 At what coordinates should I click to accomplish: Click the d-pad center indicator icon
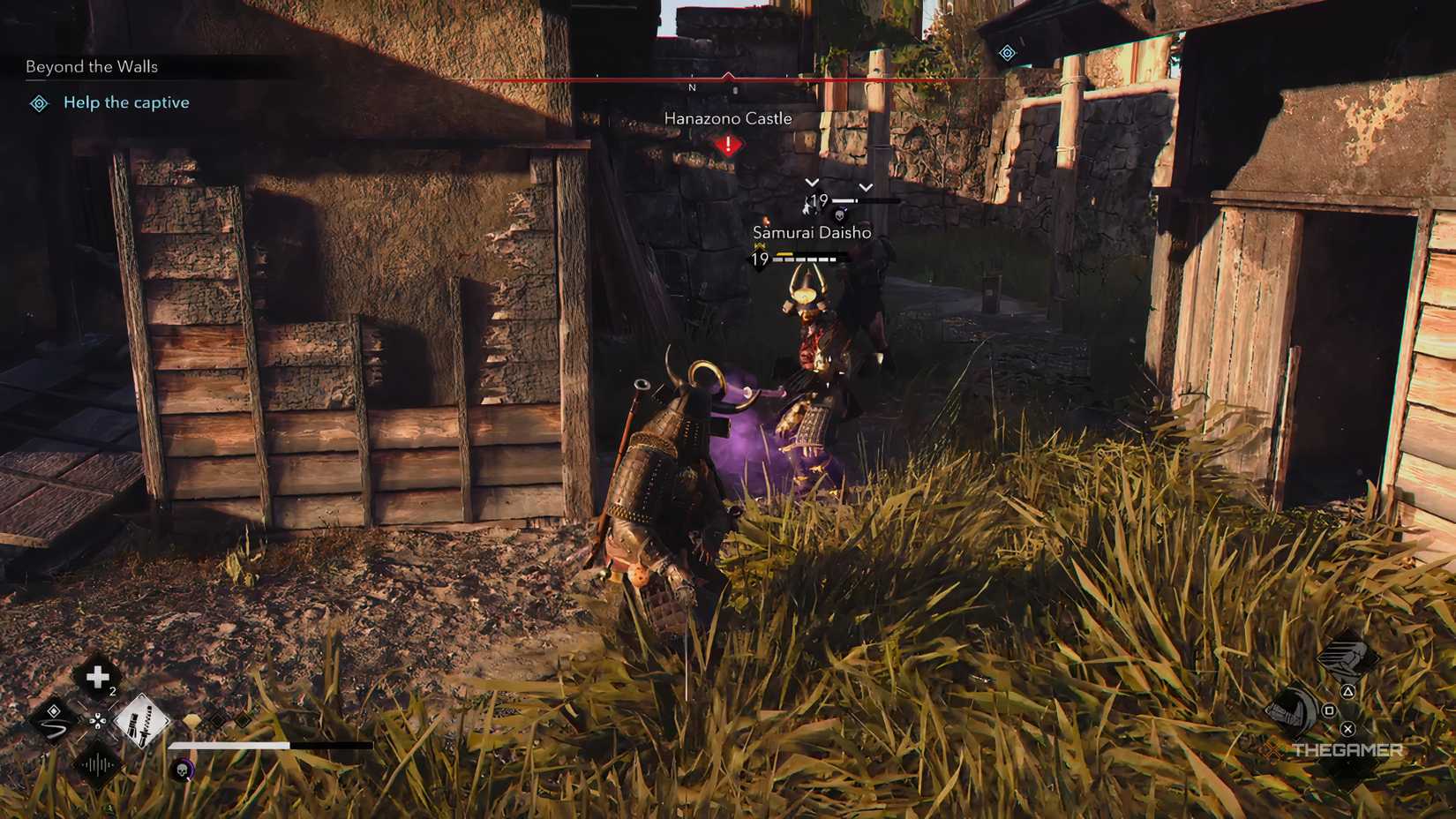98,722
